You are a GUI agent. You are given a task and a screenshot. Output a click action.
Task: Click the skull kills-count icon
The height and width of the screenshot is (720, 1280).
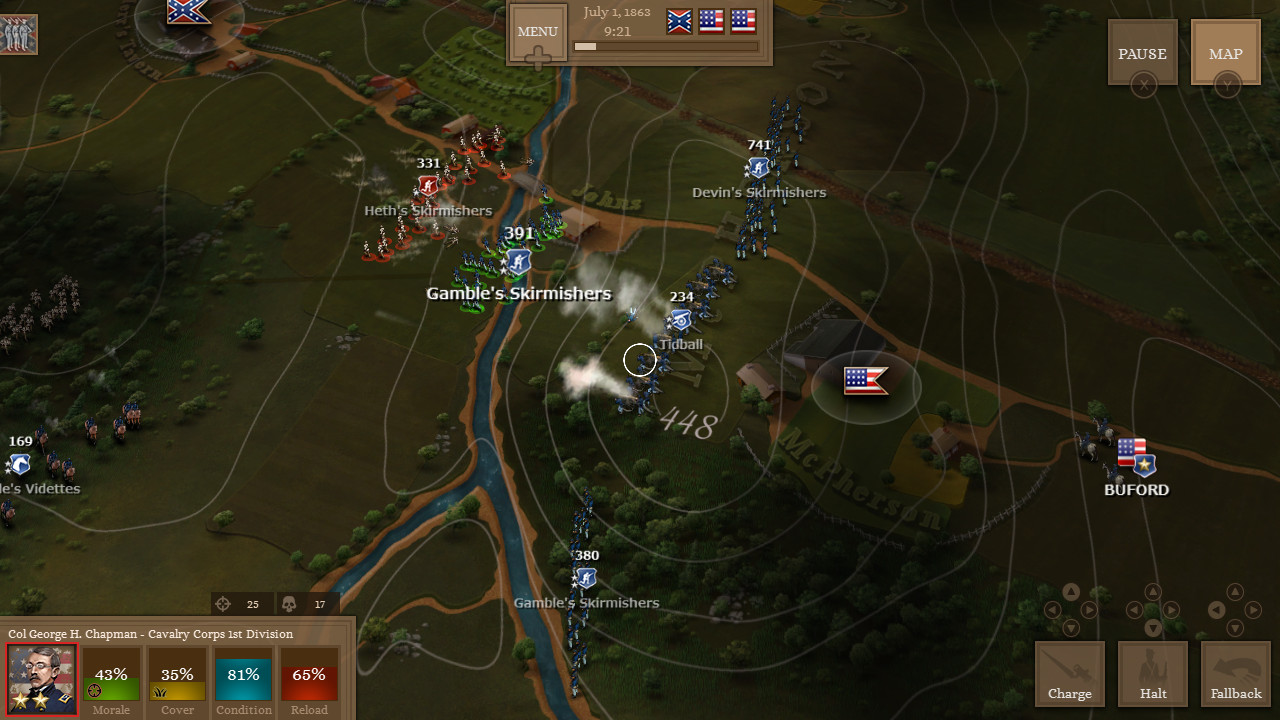(289, 603)
